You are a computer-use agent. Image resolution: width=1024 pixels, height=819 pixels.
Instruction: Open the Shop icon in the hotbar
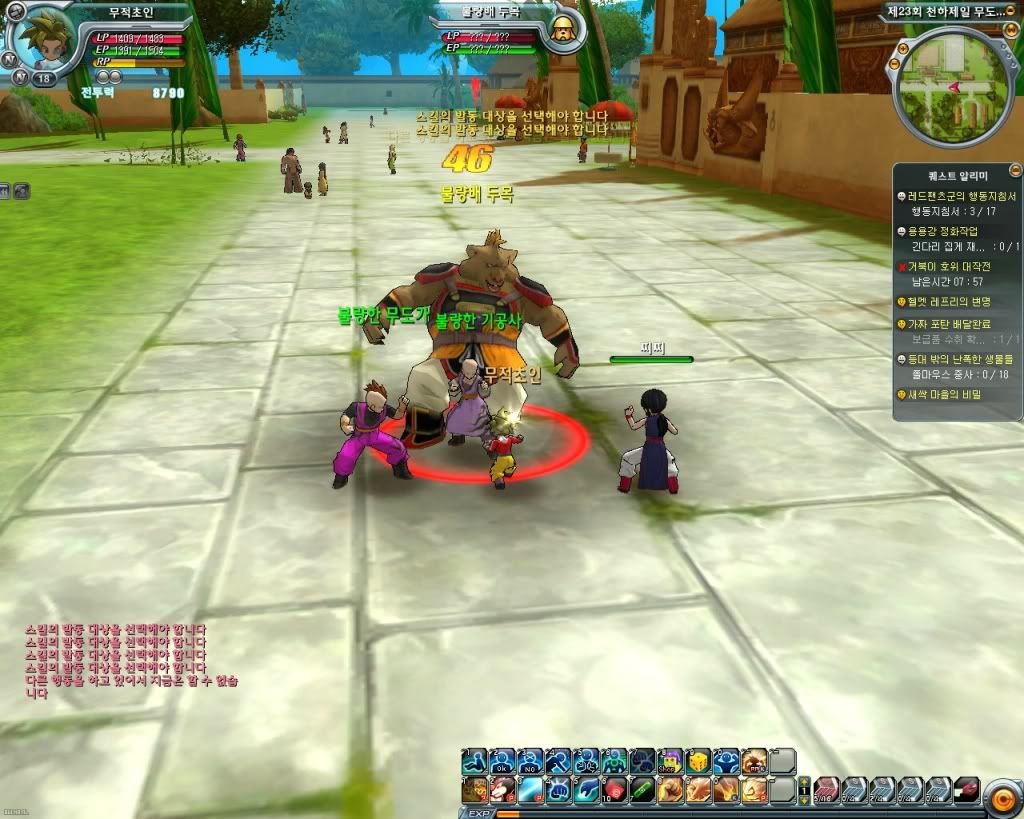tap(670, 759)
